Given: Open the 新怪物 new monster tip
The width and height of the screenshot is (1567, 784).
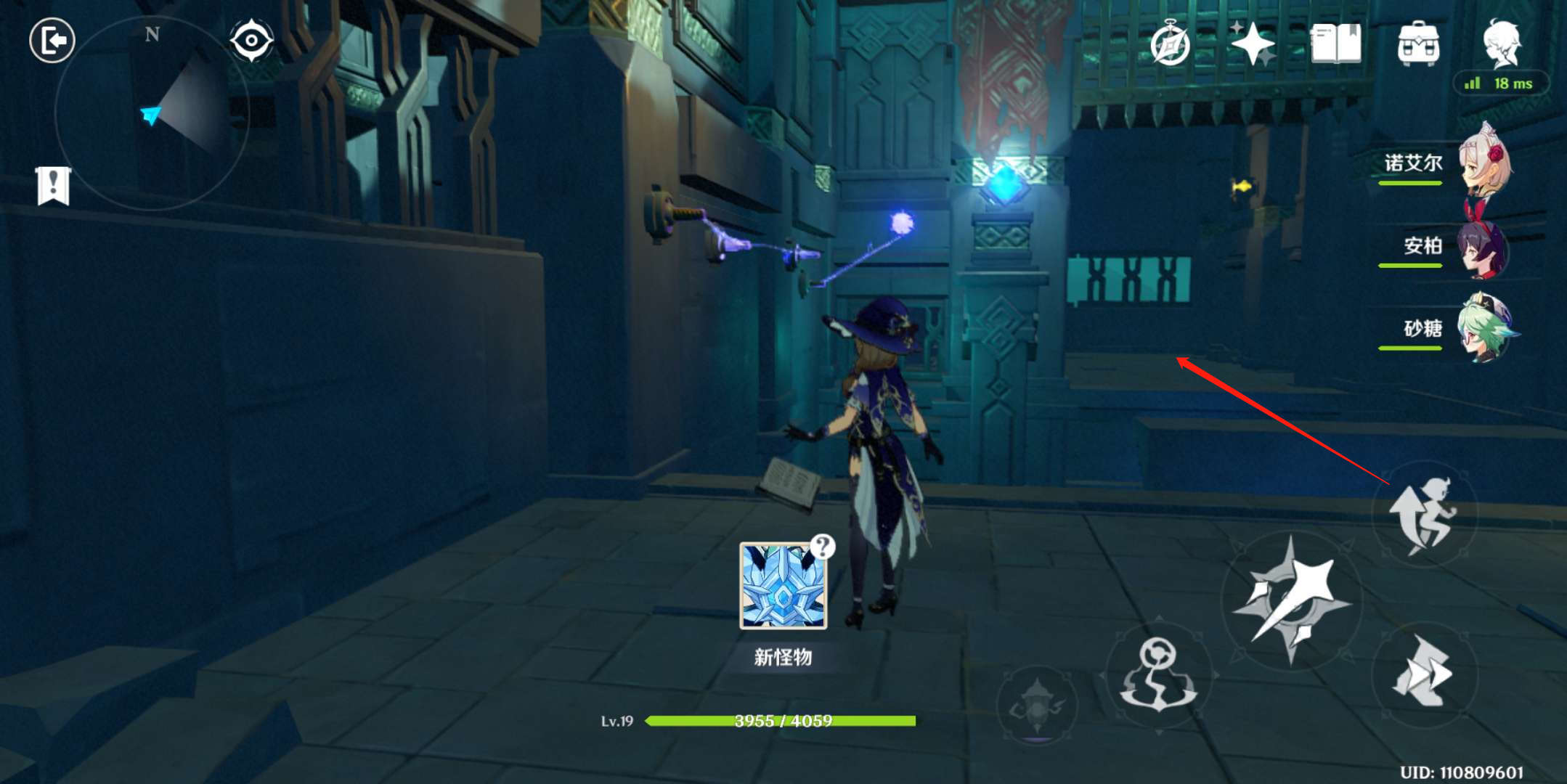Looking at the screenshot, I should click(x=783, y=586).
